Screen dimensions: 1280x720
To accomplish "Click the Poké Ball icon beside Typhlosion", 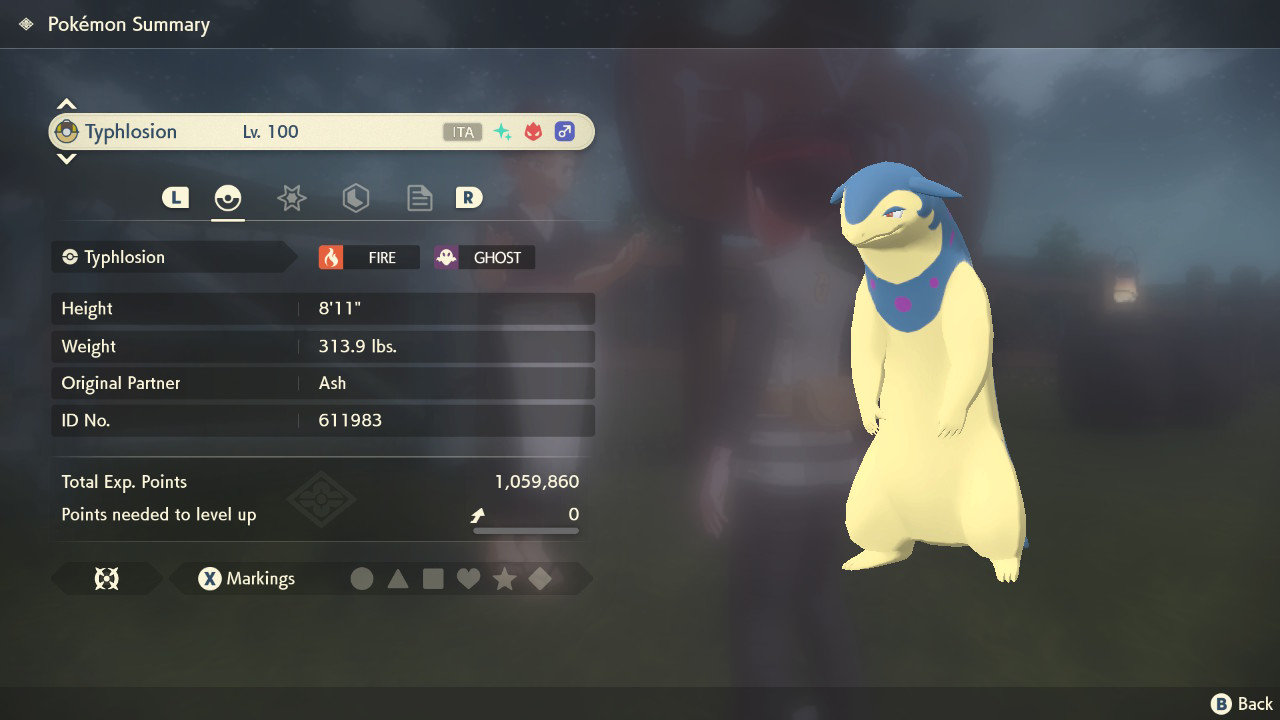I will [66, 131].
